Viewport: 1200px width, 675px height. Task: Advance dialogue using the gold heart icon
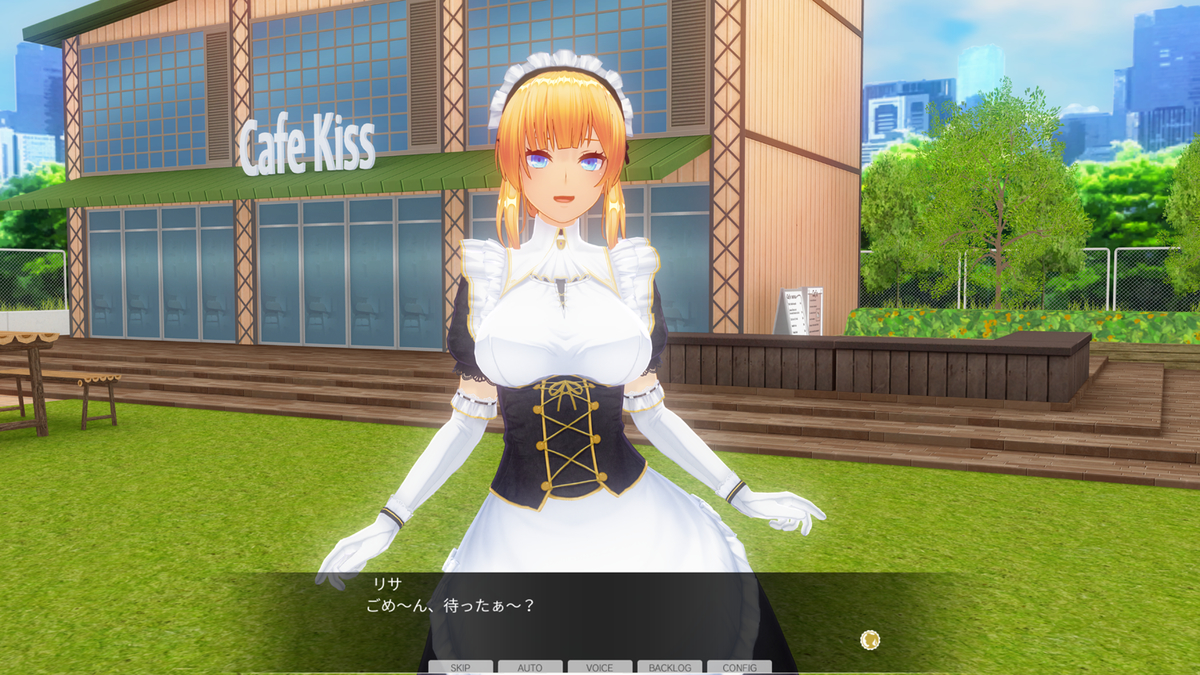(870, 640)
